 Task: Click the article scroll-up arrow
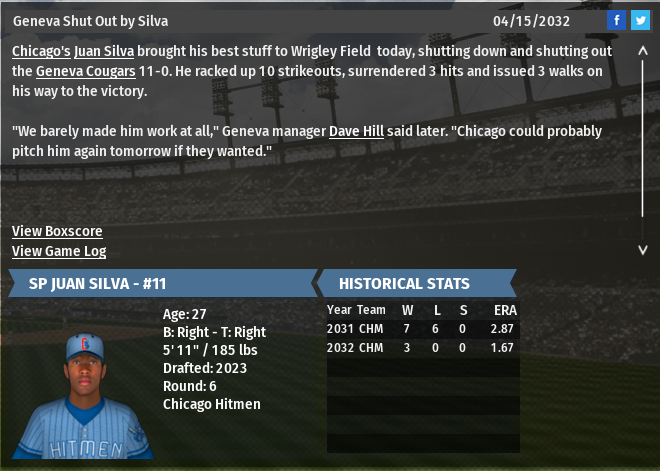[x=643, y=49]
